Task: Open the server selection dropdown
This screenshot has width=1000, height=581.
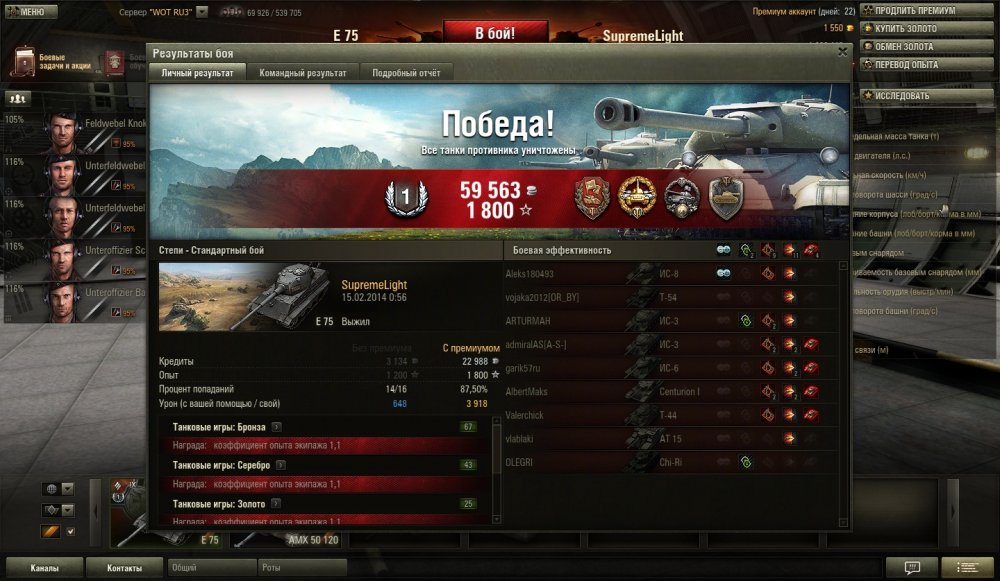Action: pos(202,12)
